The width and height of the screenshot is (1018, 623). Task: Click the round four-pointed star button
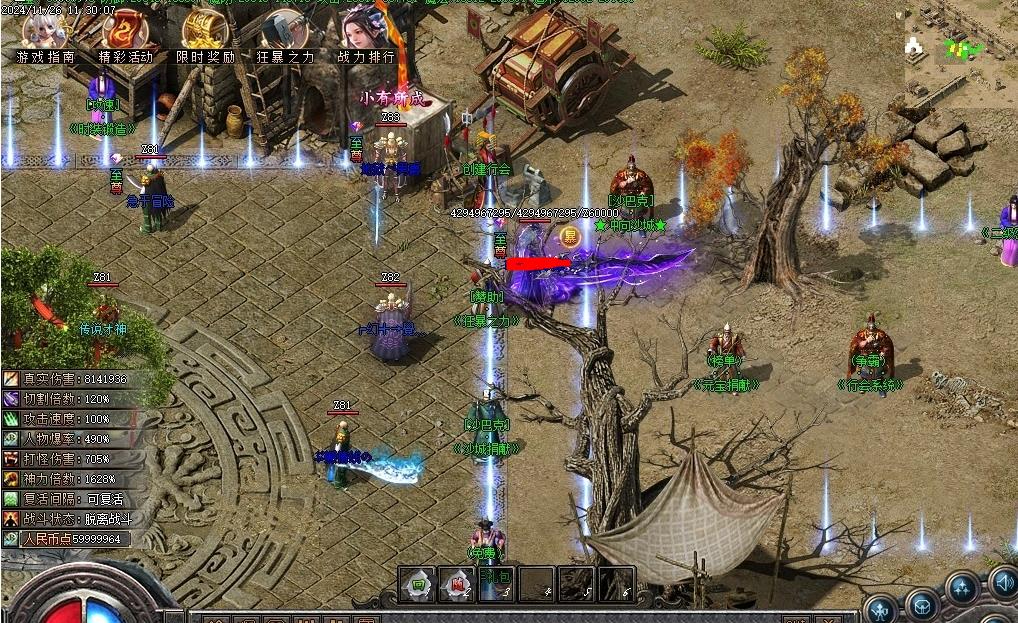[963, 588]
